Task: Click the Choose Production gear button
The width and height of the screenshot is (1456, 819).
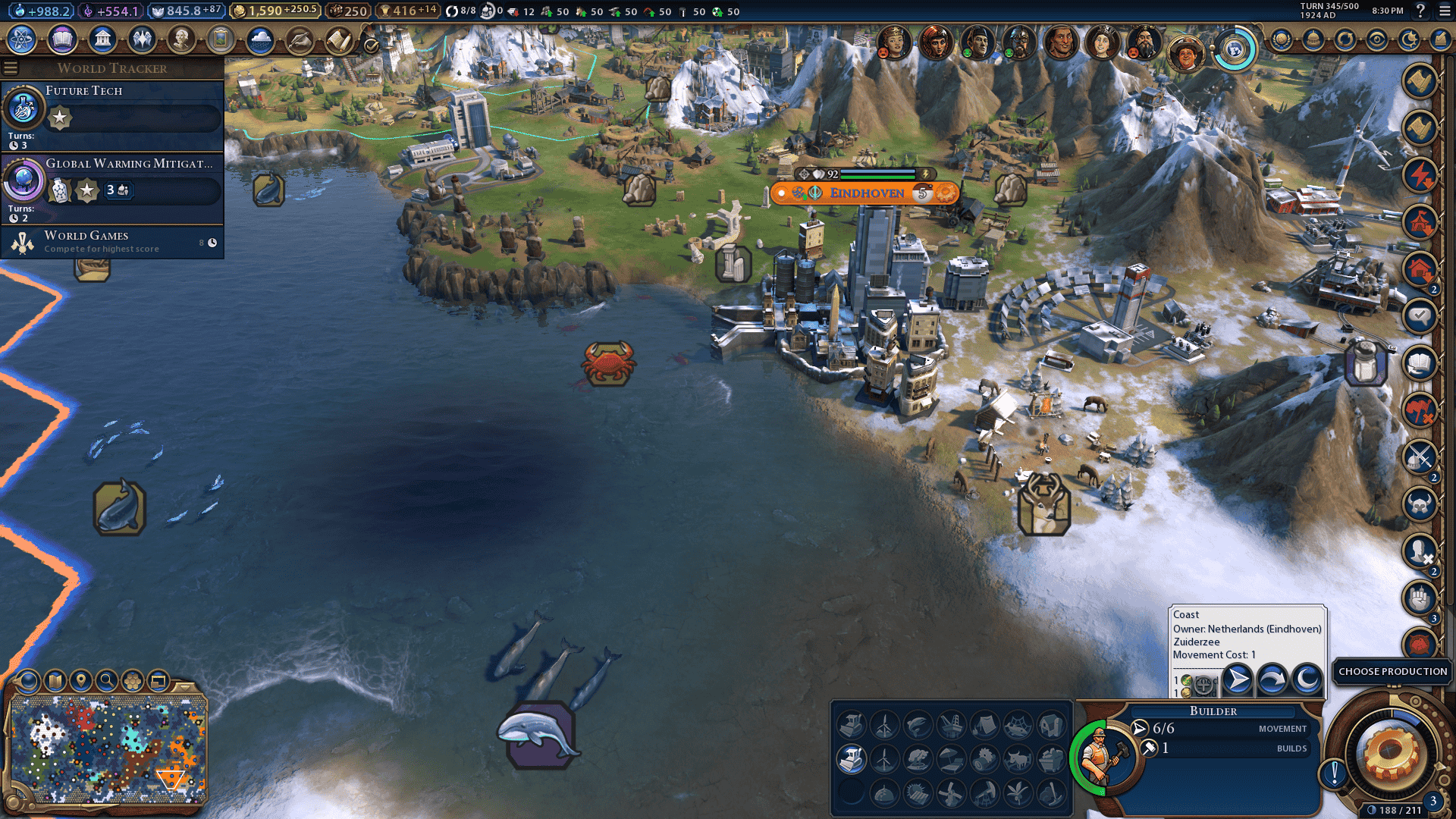Action: 1391,753
